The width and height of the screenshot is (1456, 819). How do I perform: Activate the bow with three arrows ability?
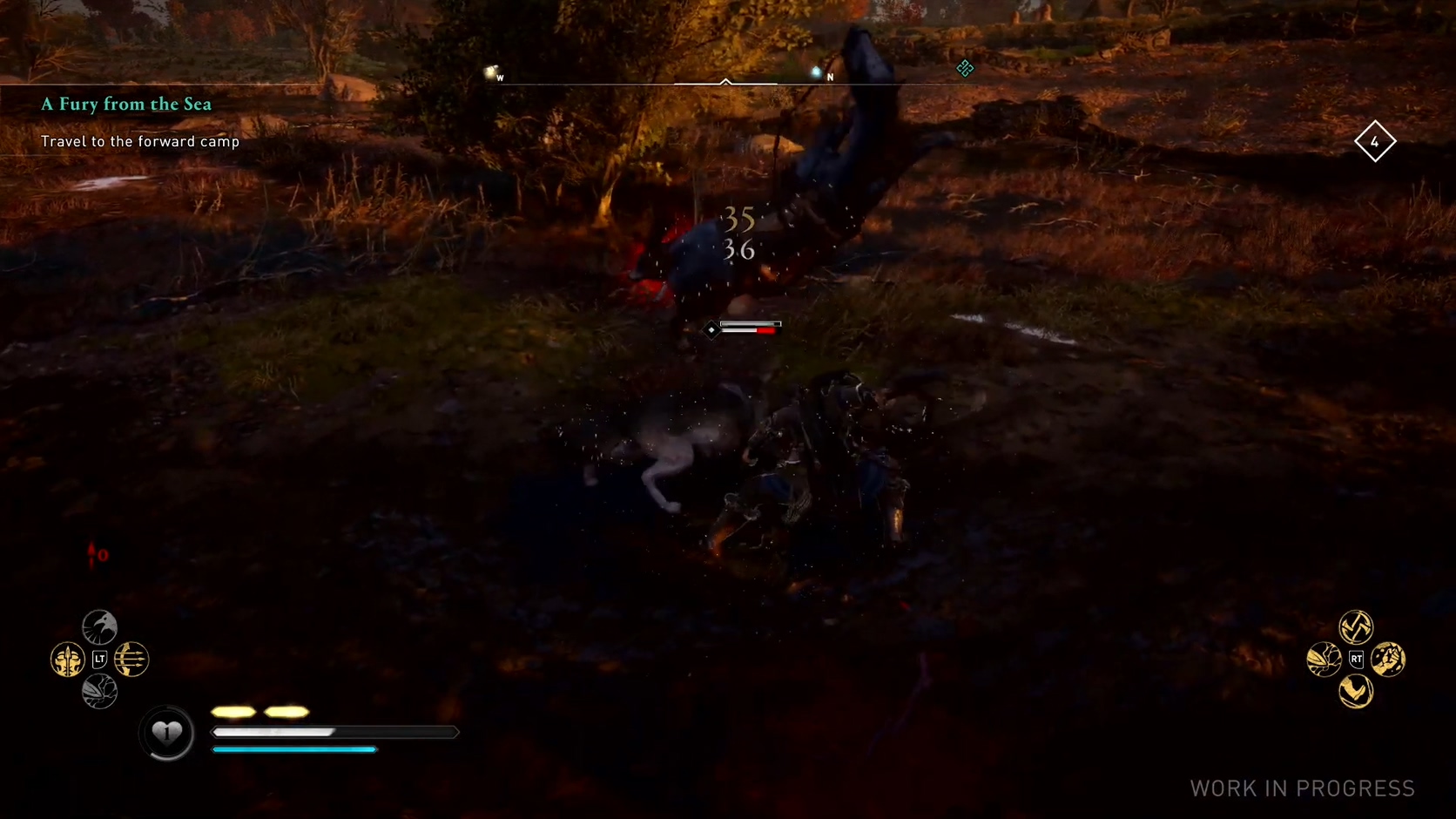(131, 660)
